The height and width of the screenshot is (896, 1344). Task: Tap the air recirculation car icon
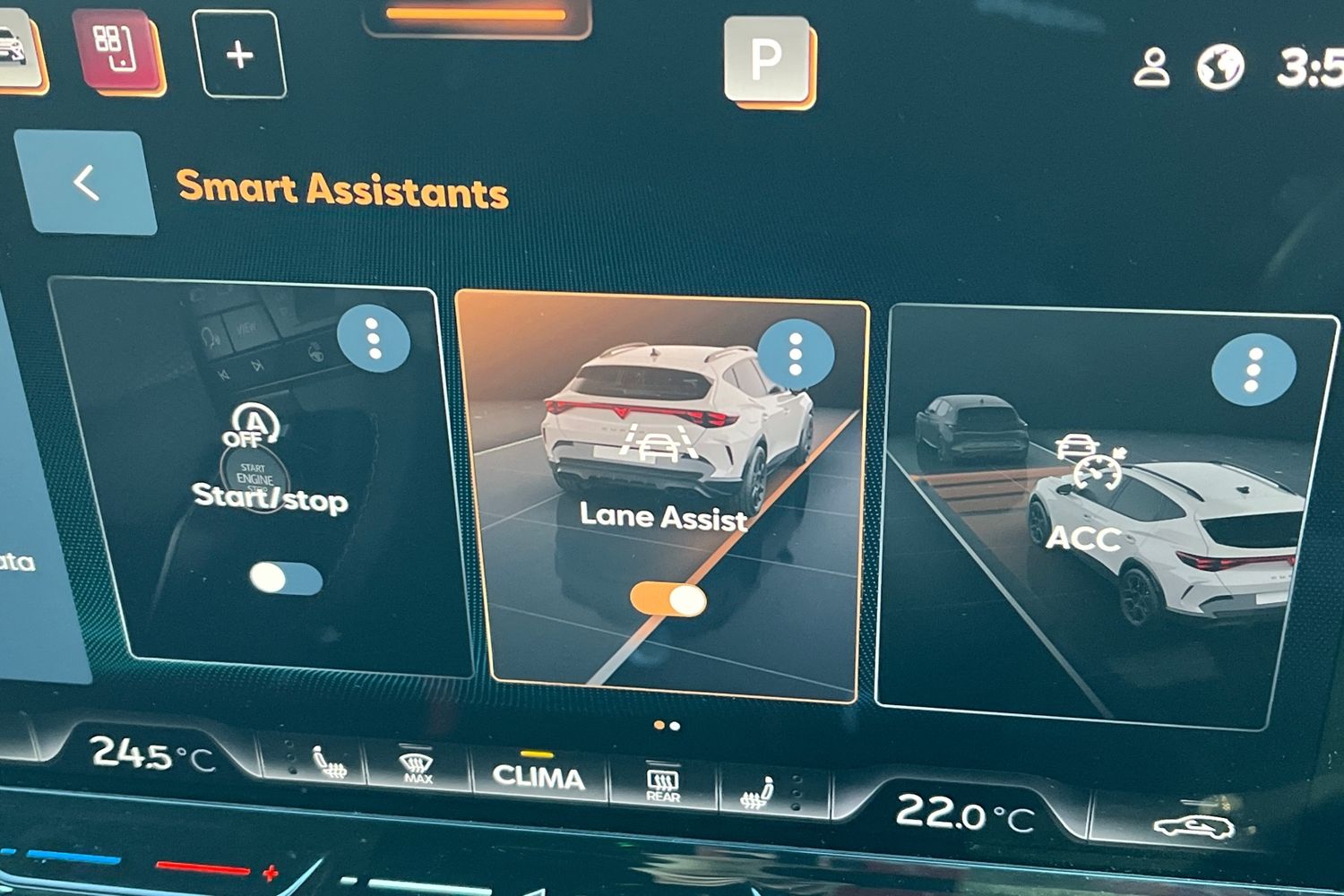pyautogui.click(x=1193, y=826)
